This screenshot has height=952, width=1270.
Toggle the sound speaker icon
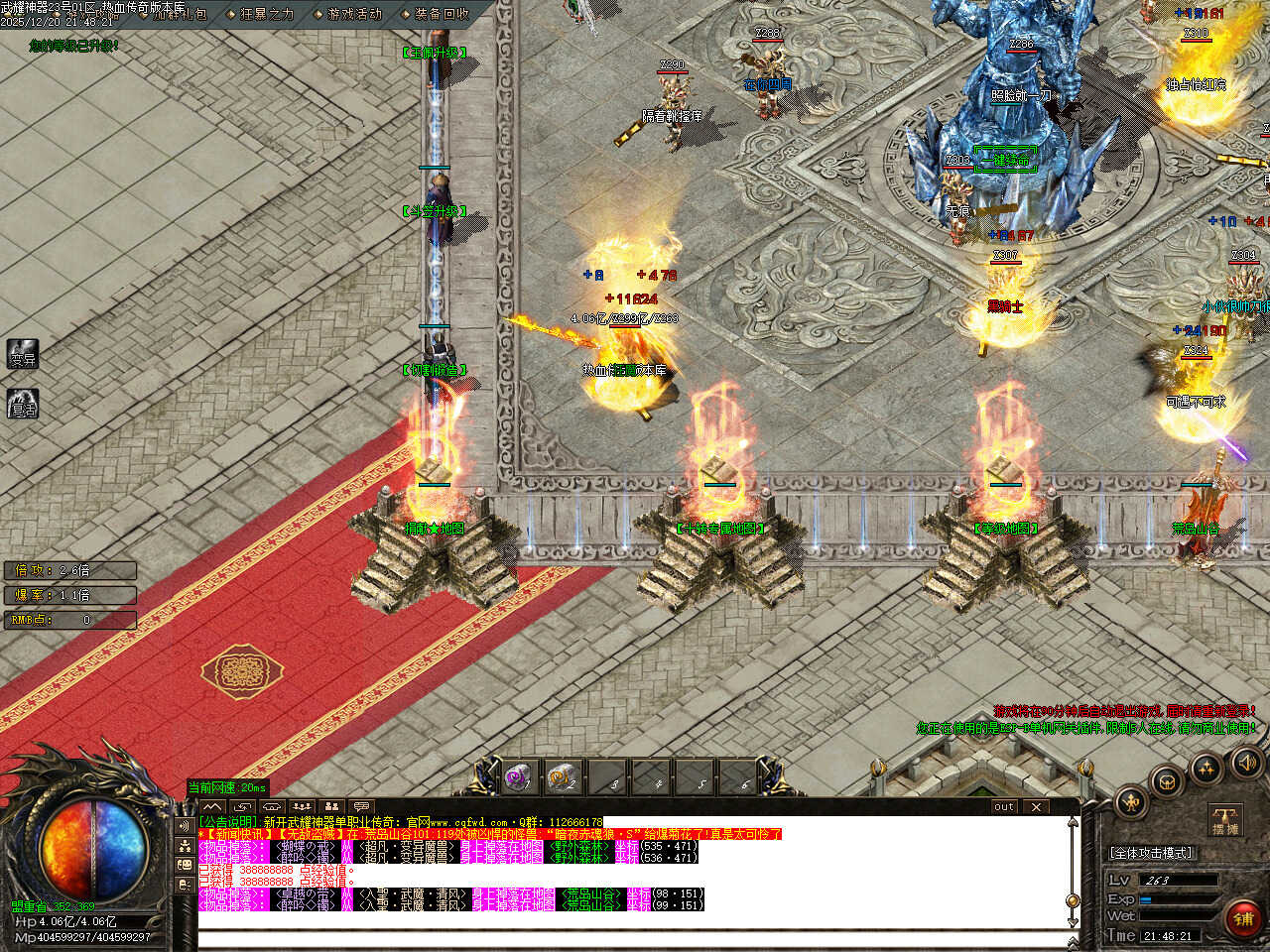point(1245,762)
